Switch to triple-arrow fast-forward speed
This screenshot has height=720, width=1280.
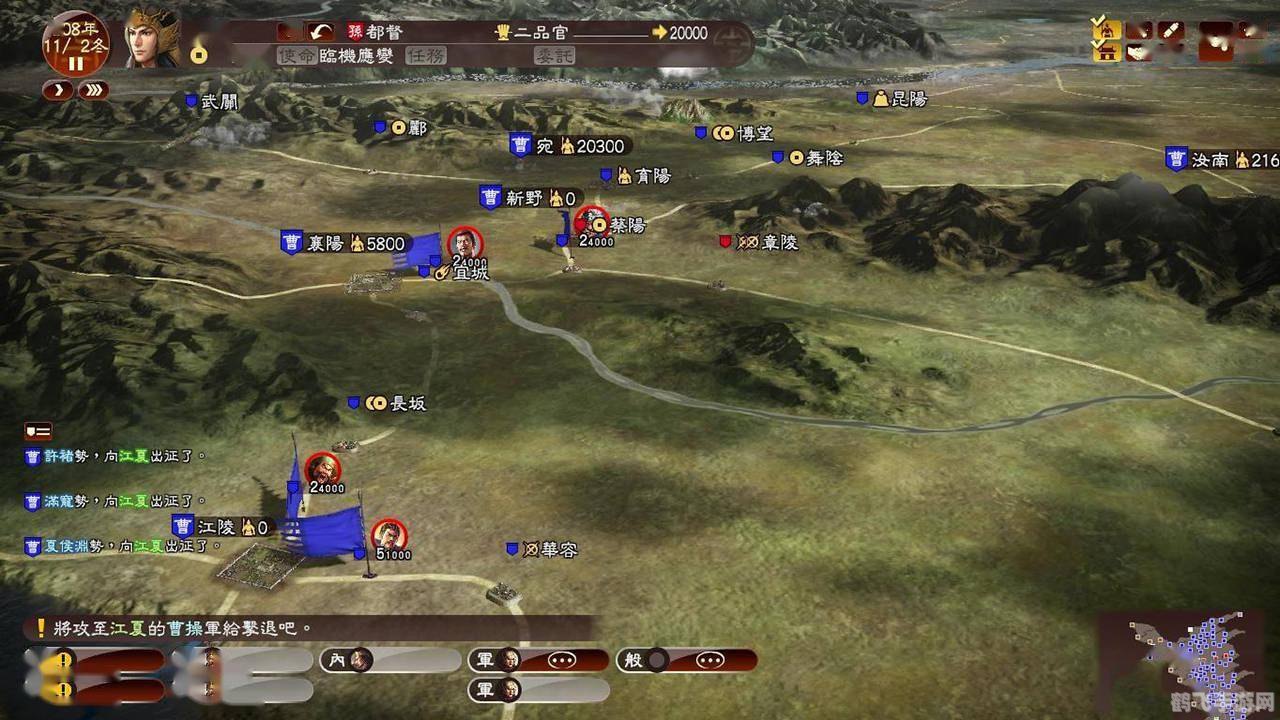tap(93, 90)
